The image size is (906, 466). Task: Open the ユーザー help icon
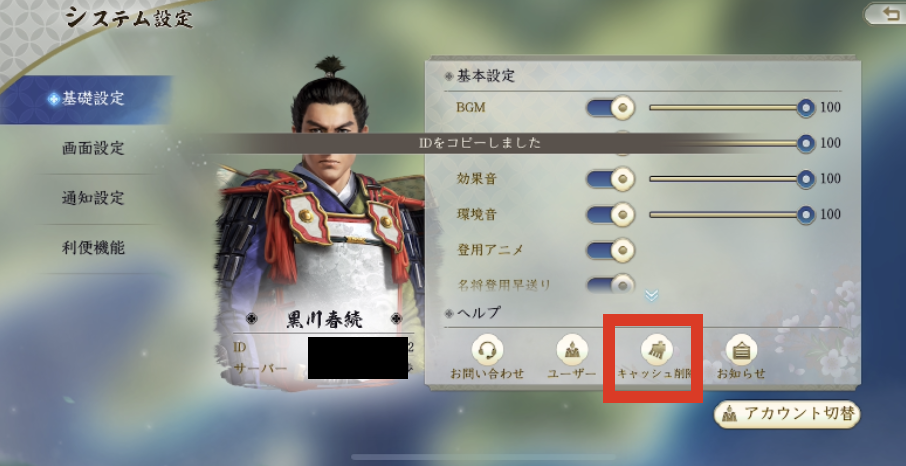pyautogui.click(x=571, y=356)
